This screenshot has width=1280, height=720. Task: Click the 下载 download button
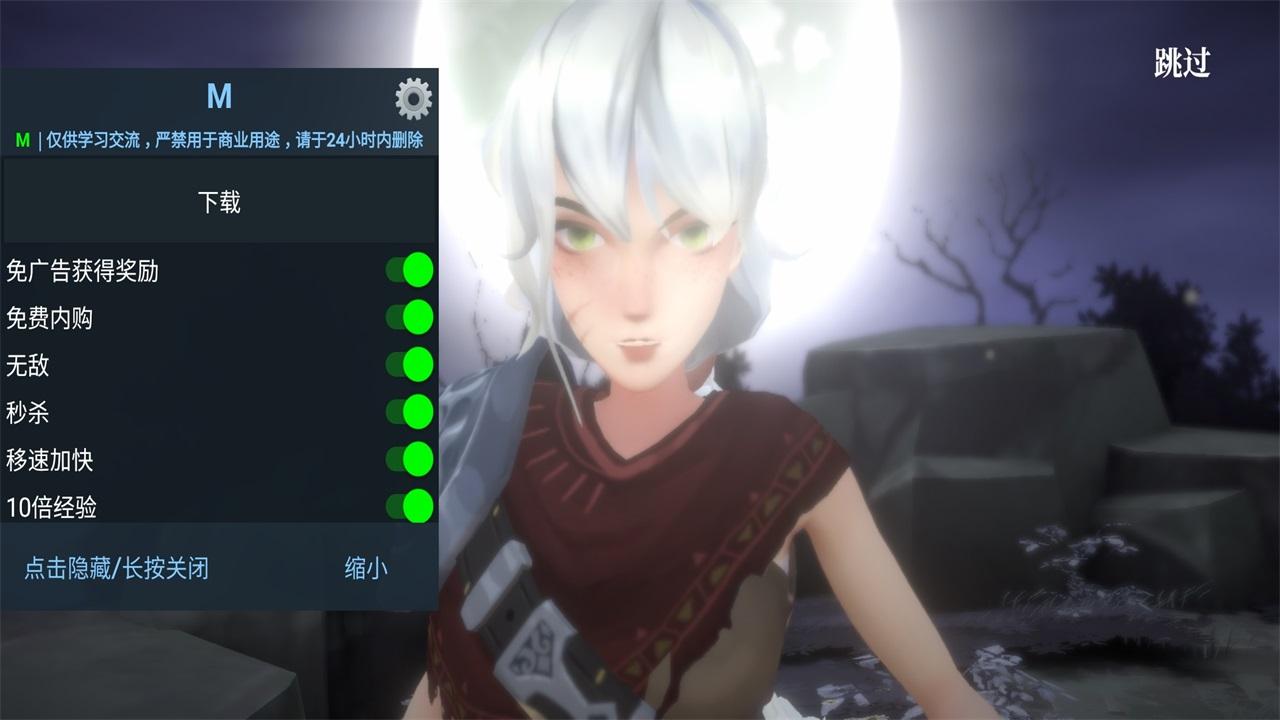[x=219, y=200]
